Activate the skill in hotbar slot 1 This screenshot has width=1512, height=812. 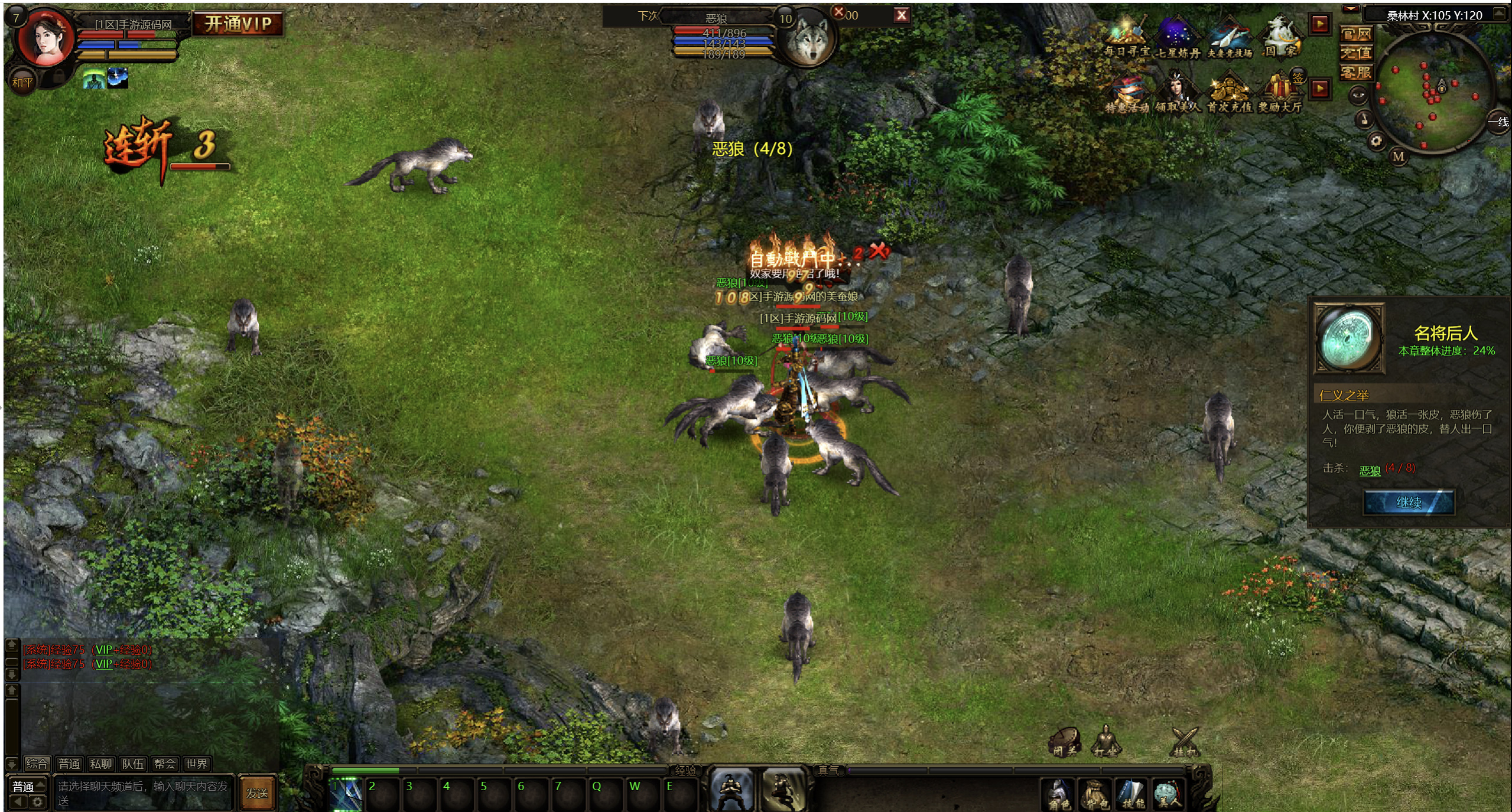click(x=346, y=793)
